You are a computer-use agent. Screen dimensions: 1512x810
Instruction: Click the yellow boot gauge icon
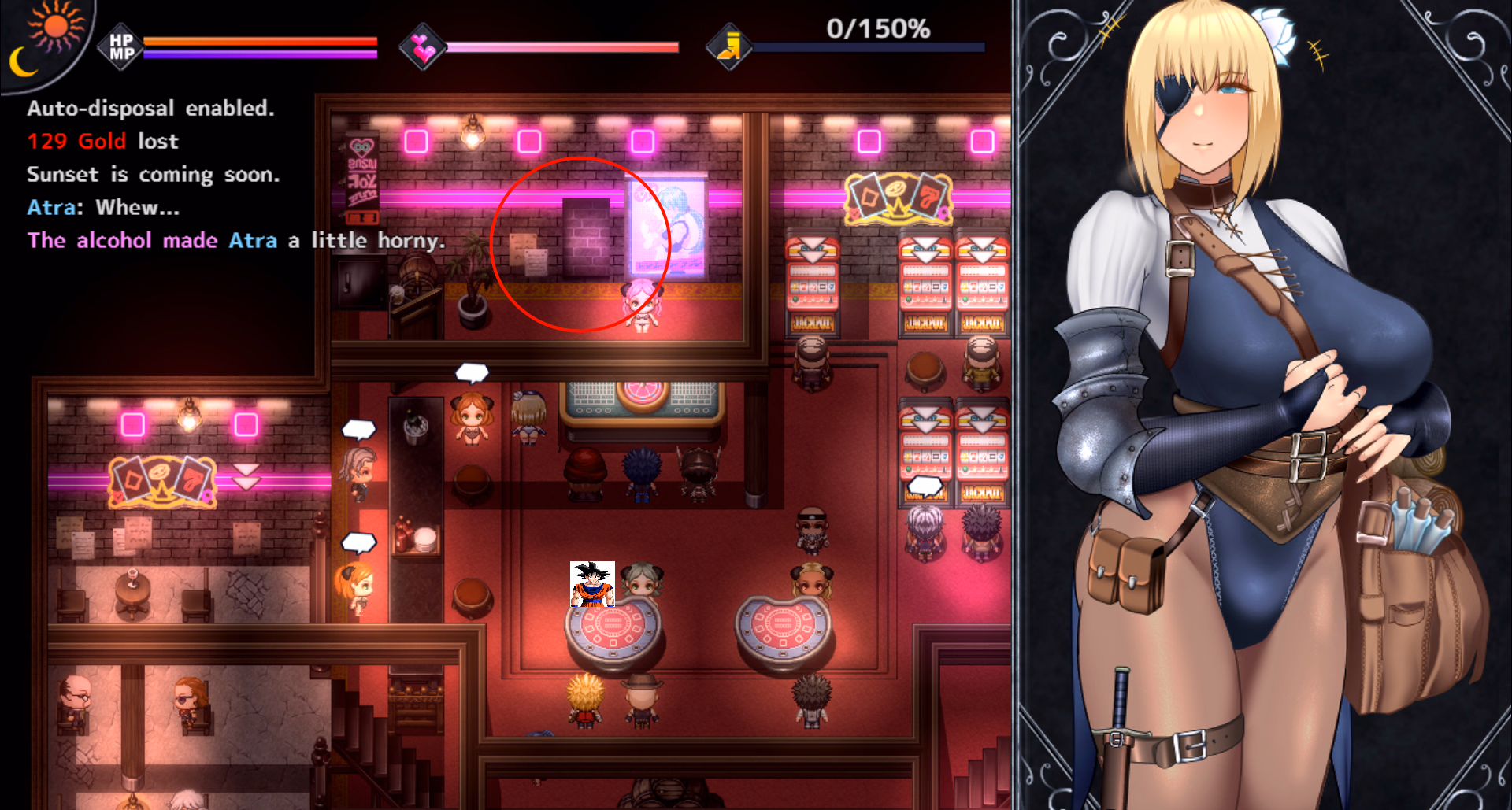[729, 47]
